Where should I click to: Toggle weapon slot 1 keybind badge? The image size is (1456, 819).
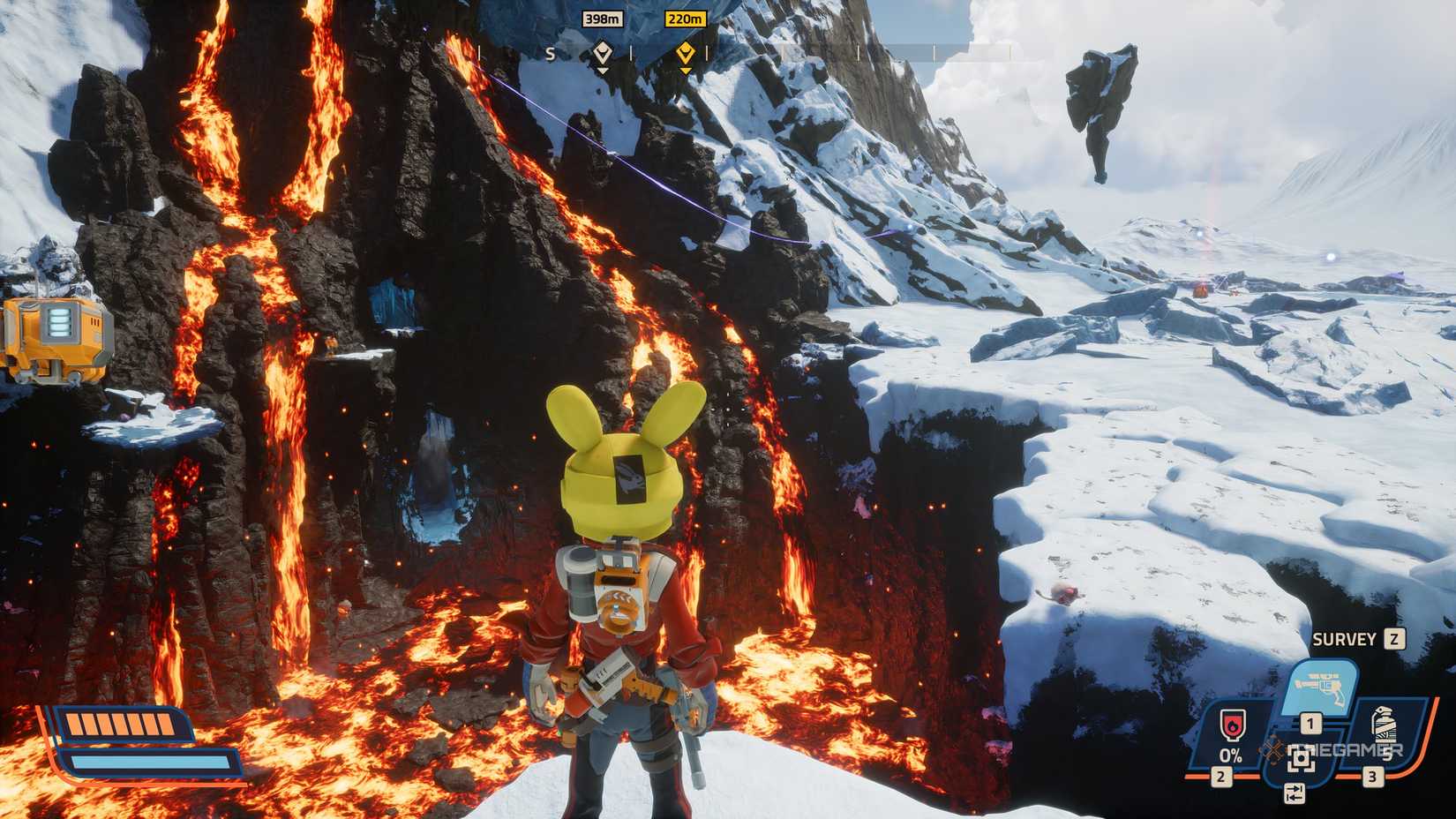(x=1310, y=723)
